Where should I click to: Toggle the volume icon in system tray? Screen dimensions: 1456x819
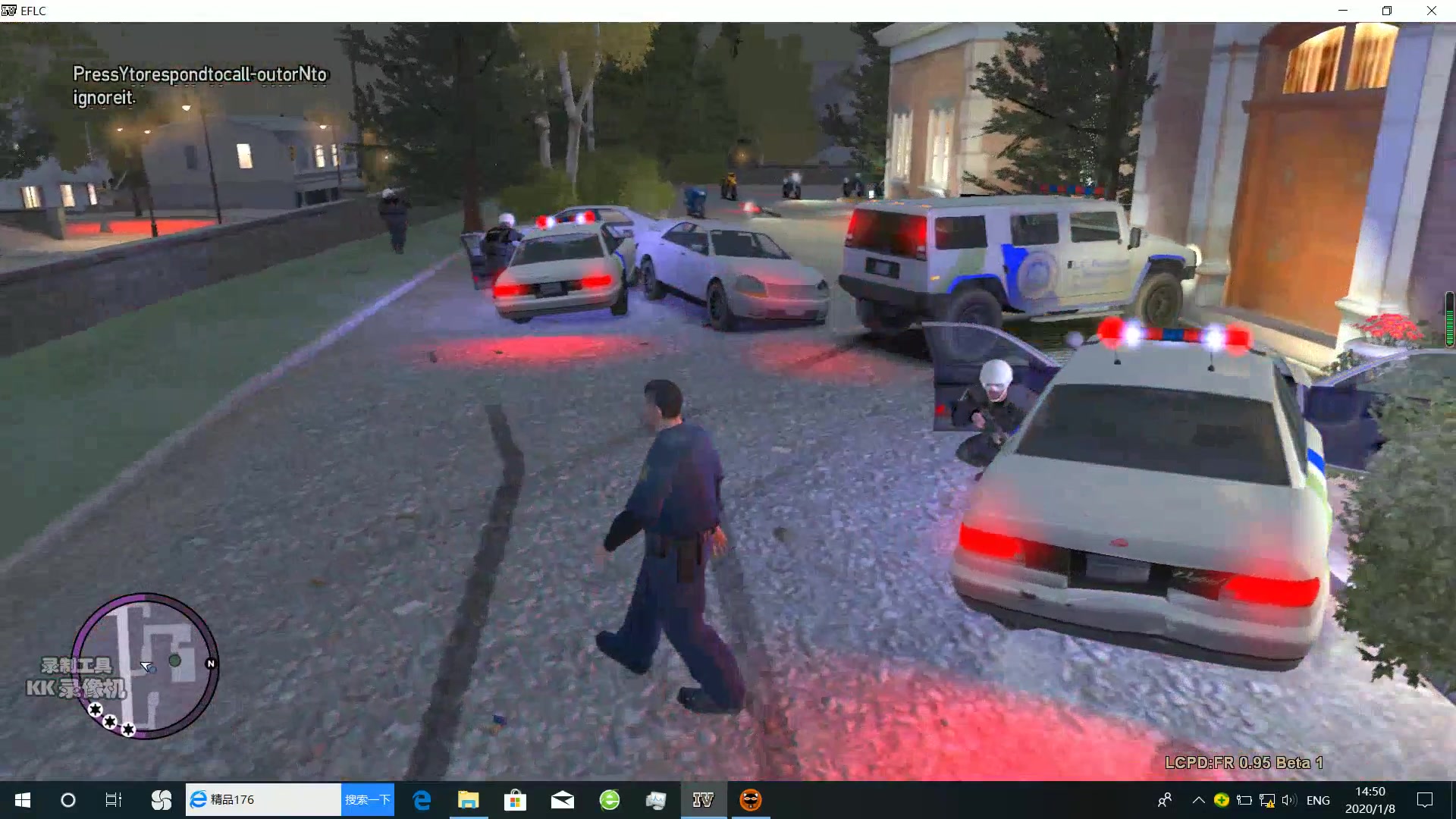[x=1289, y=799]
